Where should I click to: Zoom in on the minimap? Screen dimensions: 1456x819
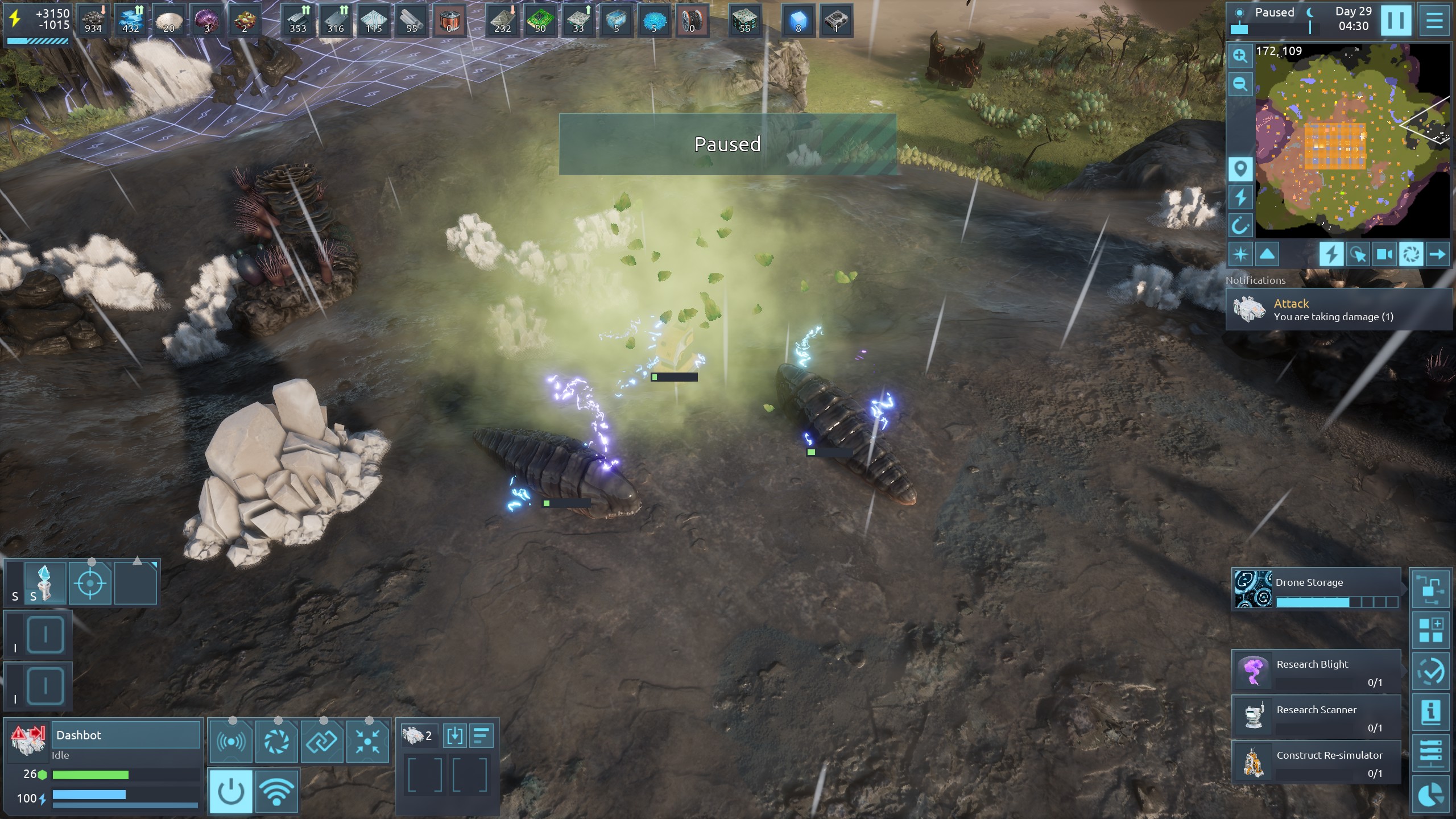click(x=1240, y=56)
